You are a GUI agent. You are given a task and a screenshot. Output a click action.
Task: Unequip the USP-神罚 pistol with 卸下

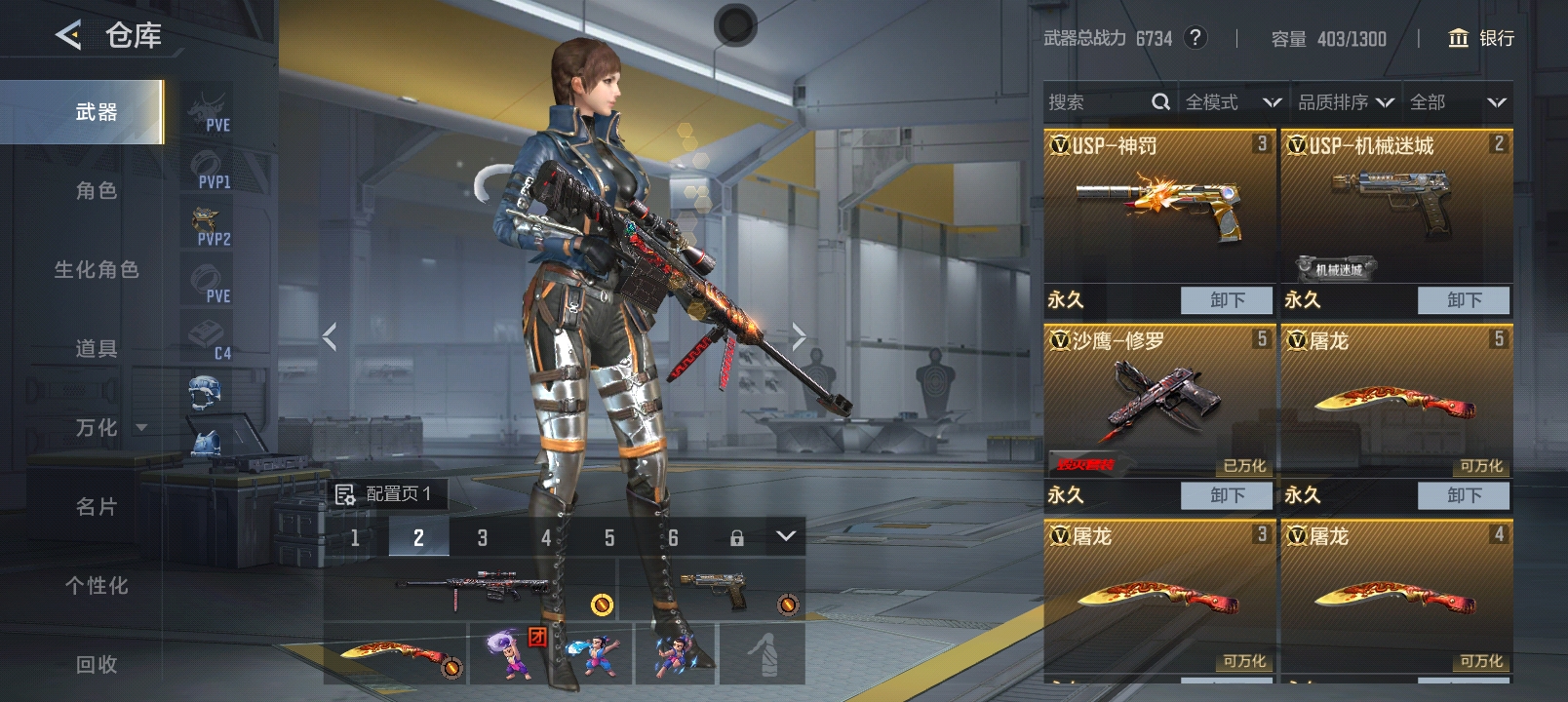pos(1227,300)
